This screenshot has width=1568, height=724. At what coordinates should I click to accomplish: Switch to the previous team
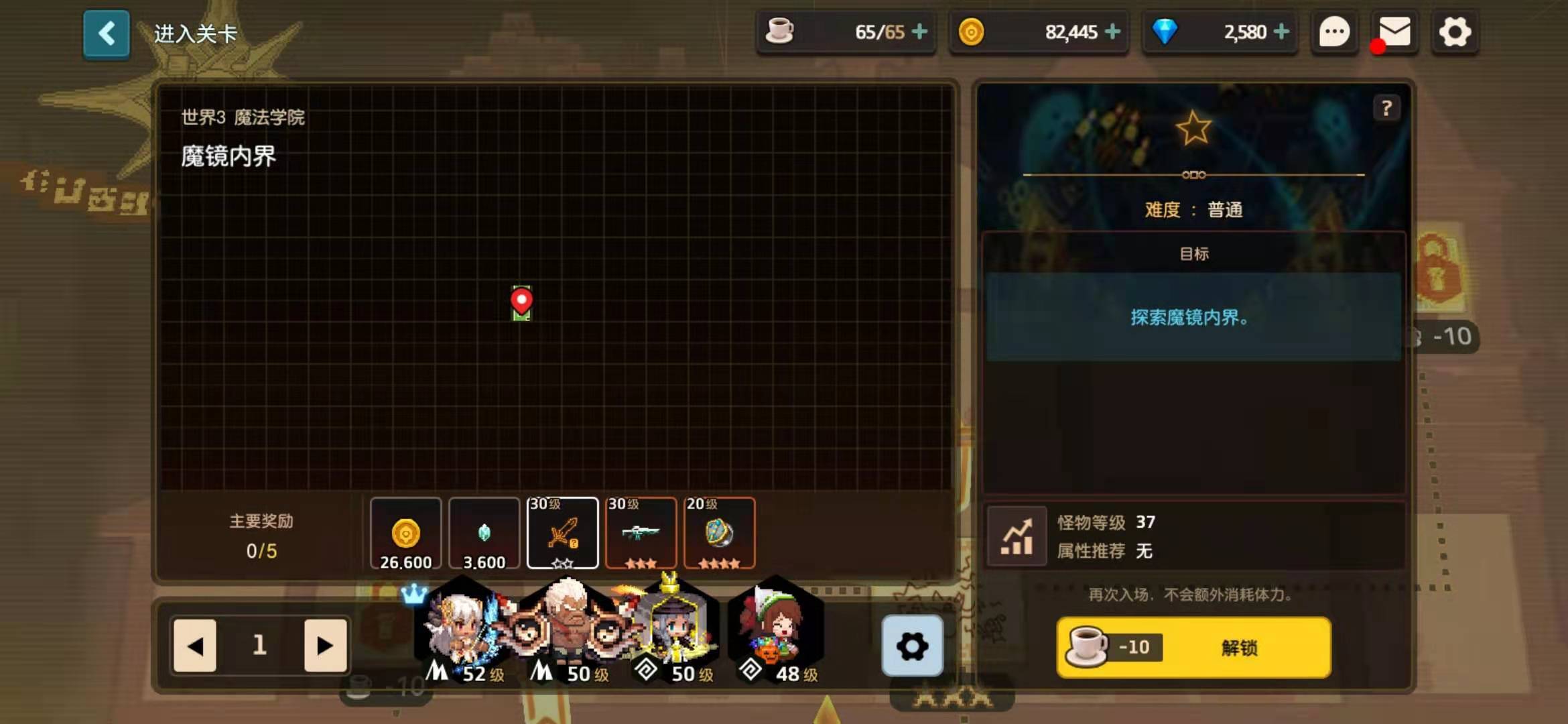coord(195,646)
